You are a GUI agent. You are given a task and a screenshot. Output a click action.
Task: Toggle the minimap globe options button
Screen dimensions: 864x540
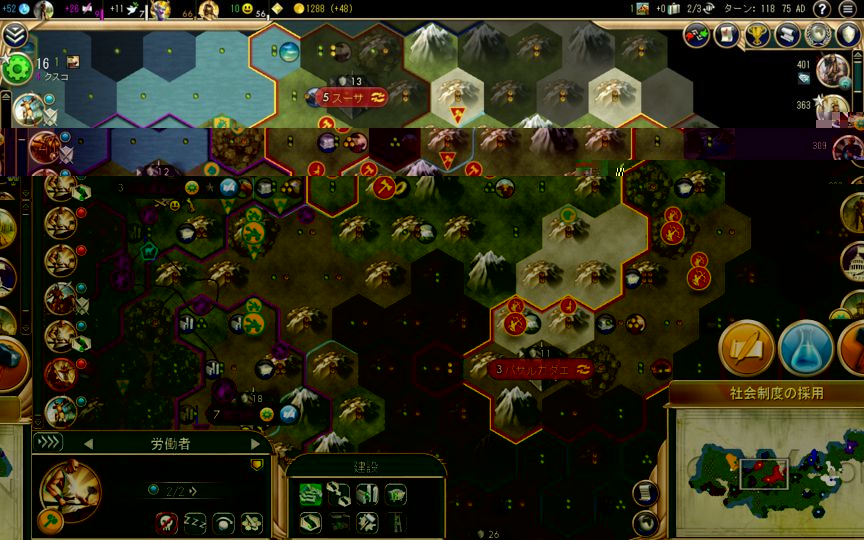pos(645,522)
